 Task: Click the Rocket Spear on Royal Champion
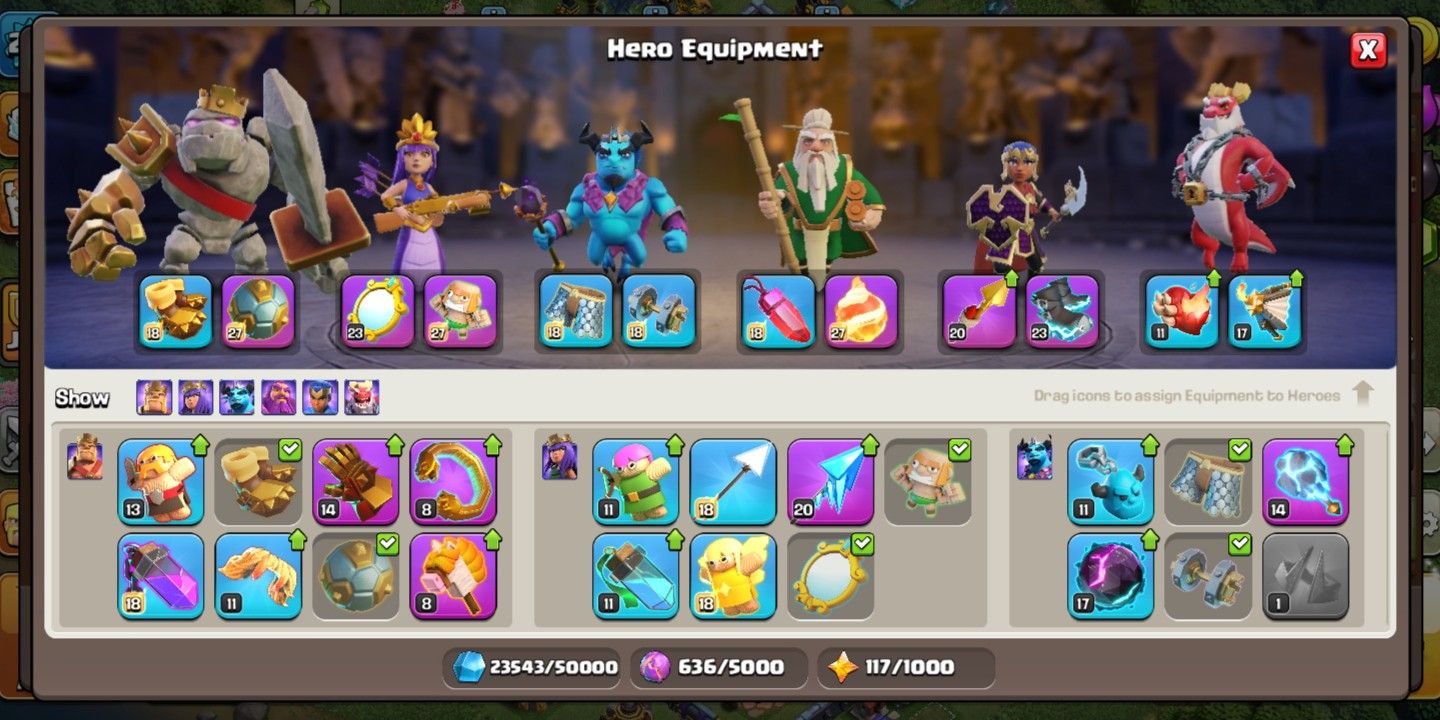tap(975, 310)
